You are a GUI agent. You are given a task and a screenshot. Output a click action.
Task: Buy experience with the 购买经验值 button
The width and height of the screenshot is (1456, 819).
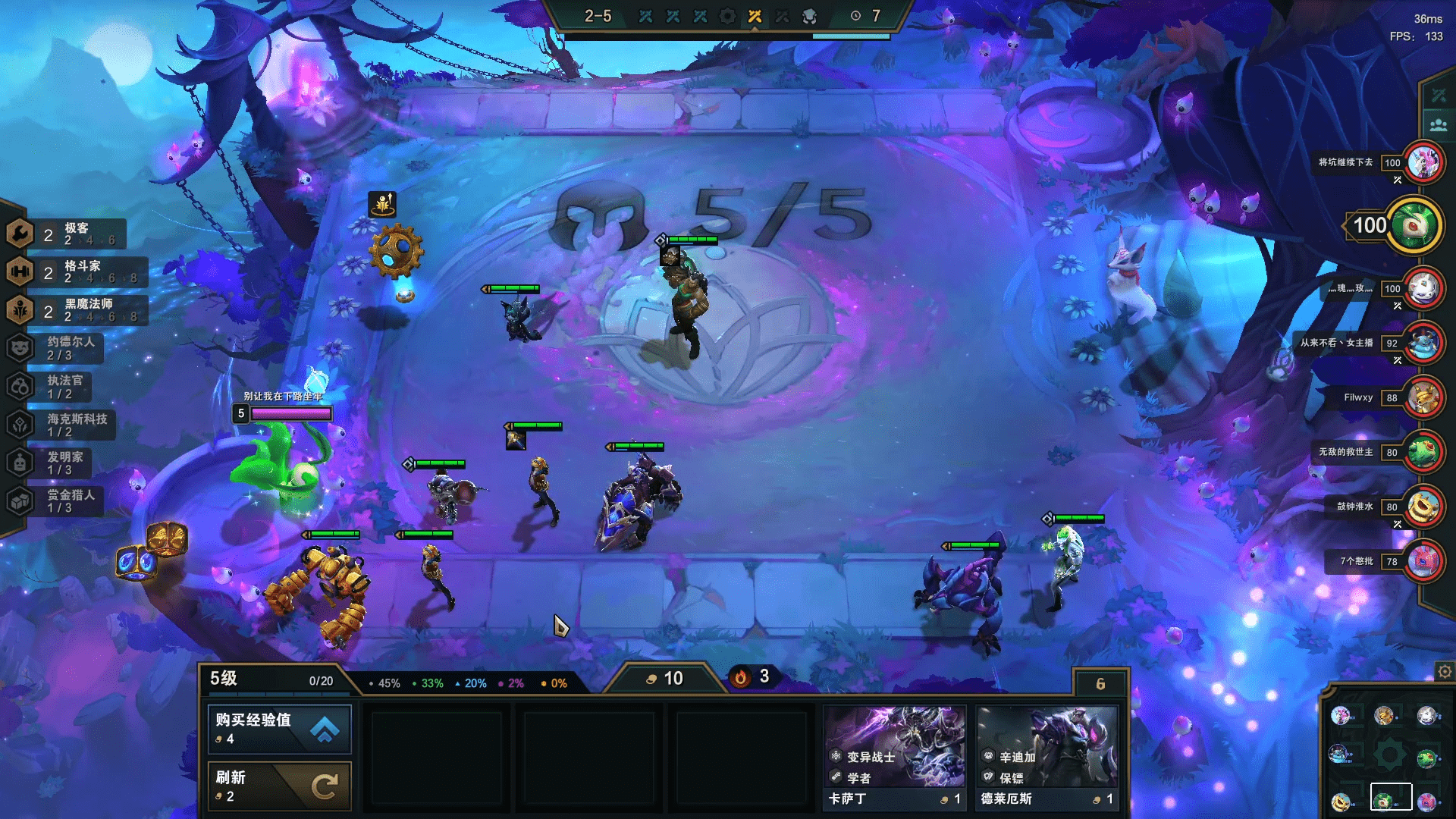tap(279, 729)
